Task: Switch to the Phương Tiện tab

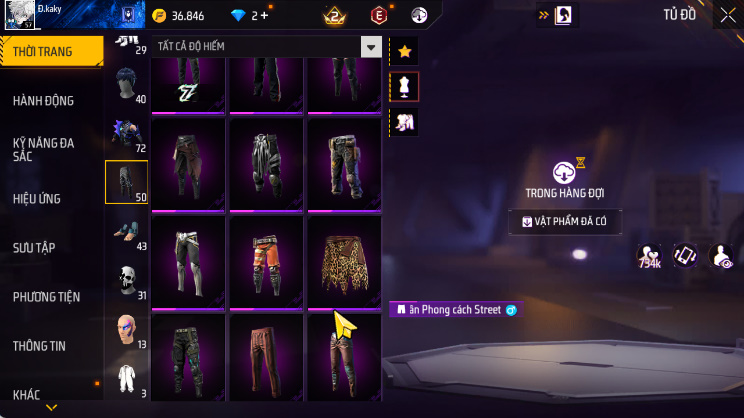Action: pos(48,296)
